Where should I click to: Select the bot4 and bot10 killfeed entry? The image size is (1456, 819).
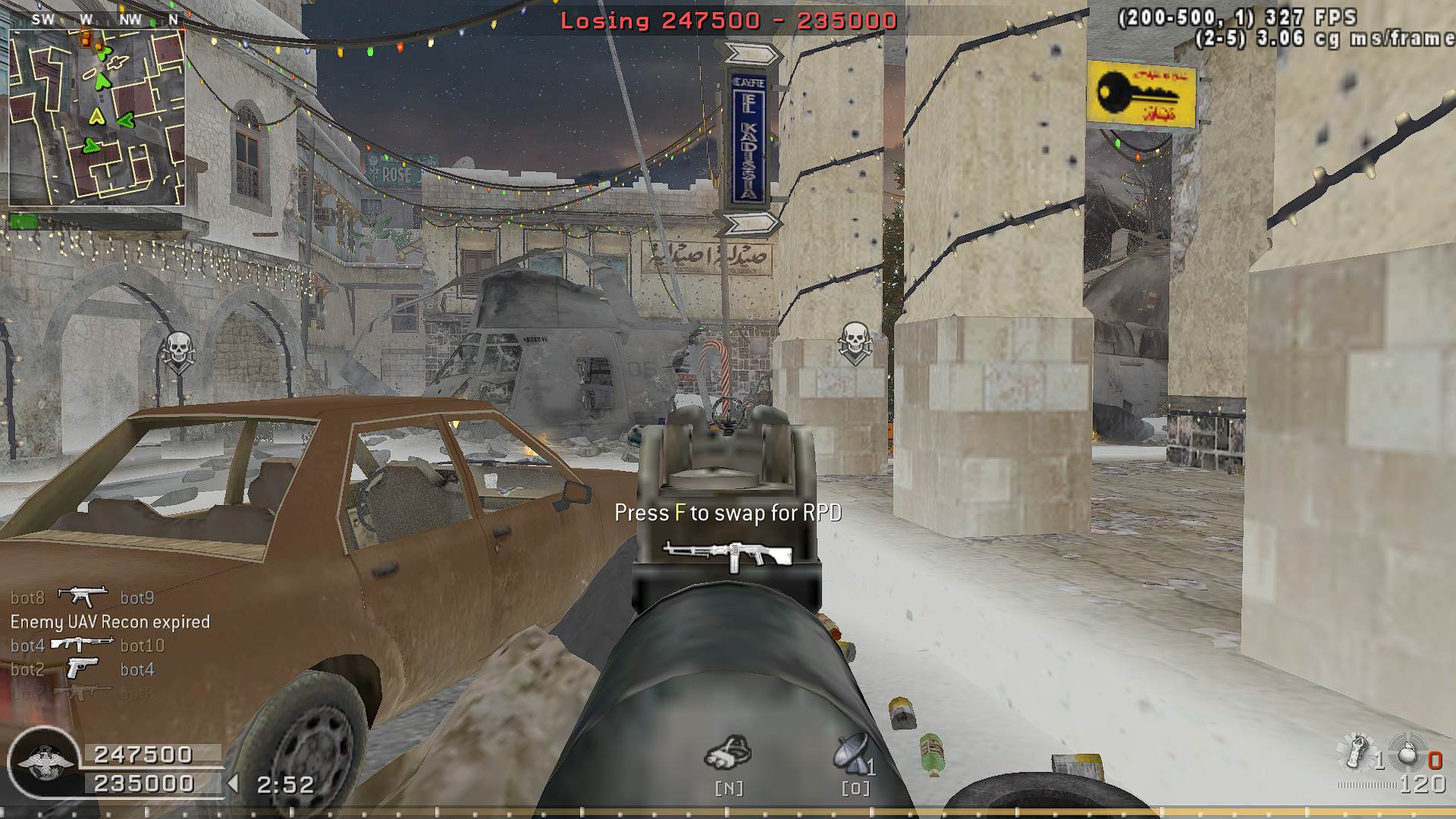coord(87,645)
